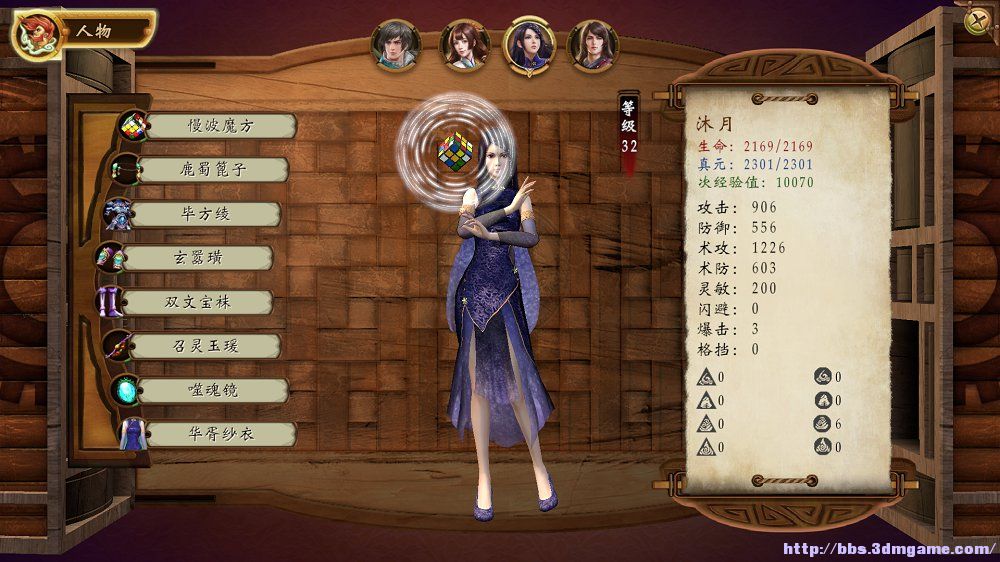Image resolution: width=1000 pixels, height=562 pixels.
Task: Pick the long-haired character in red portrait
Action: pyautogui.click(x=593, y=45)
